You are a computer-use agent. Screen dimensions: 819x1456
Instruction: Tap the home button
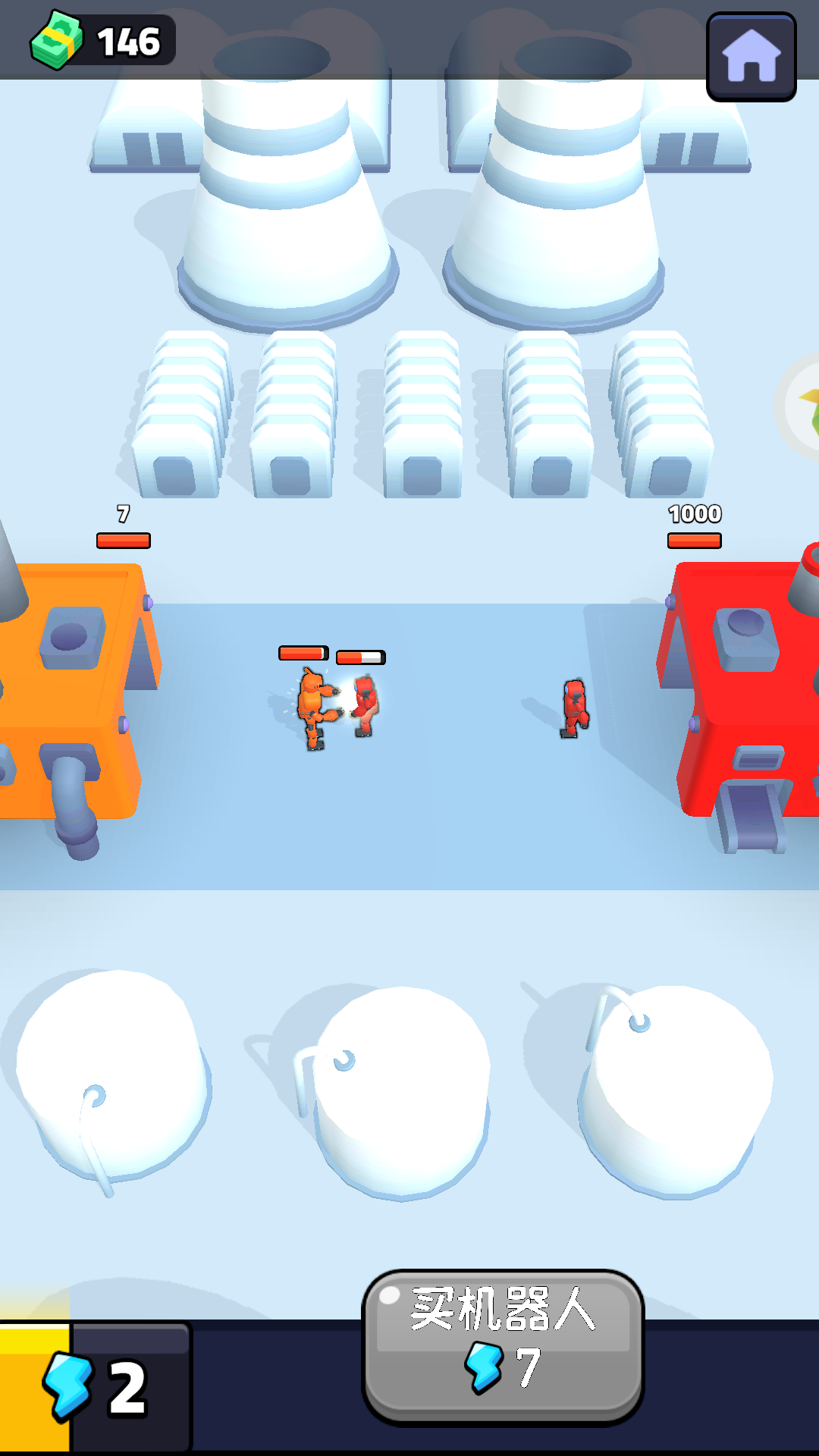(x=751, y=57)
